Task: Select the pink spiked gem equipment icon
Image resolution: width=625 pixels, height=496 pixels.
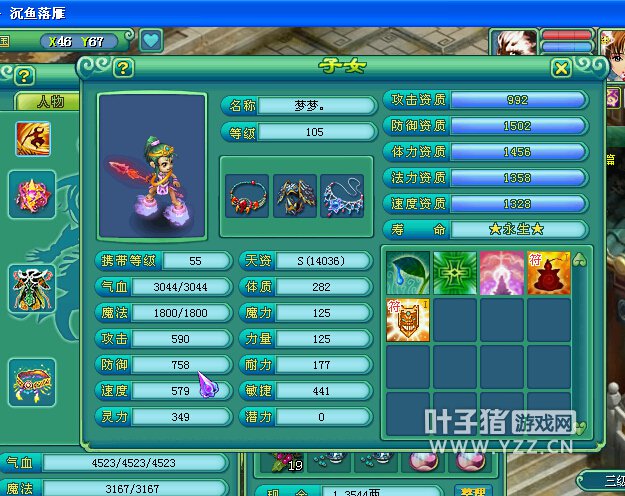Action: coord(31,194)
